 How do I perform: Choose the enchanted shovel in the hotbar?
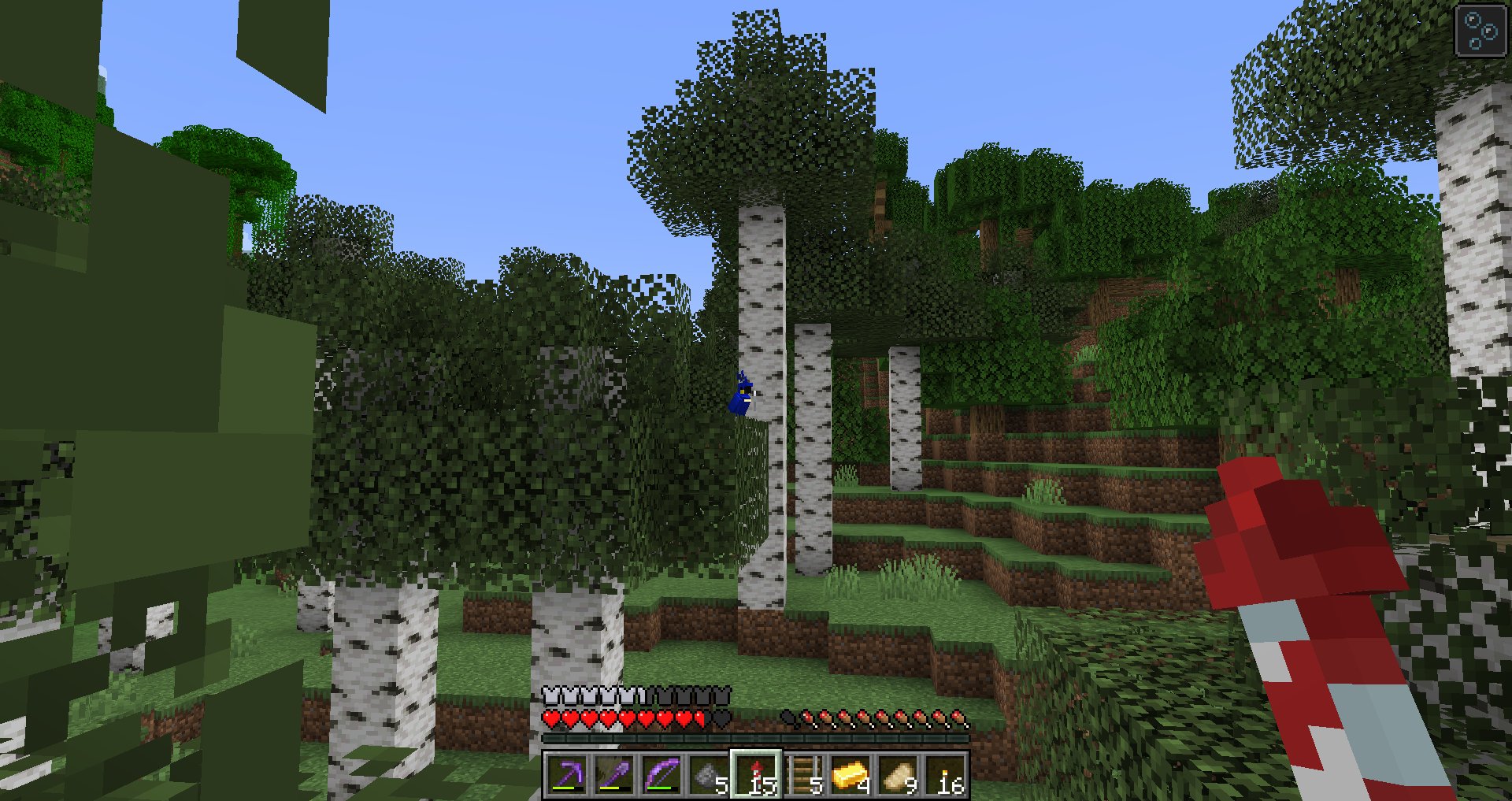(613, 776)
